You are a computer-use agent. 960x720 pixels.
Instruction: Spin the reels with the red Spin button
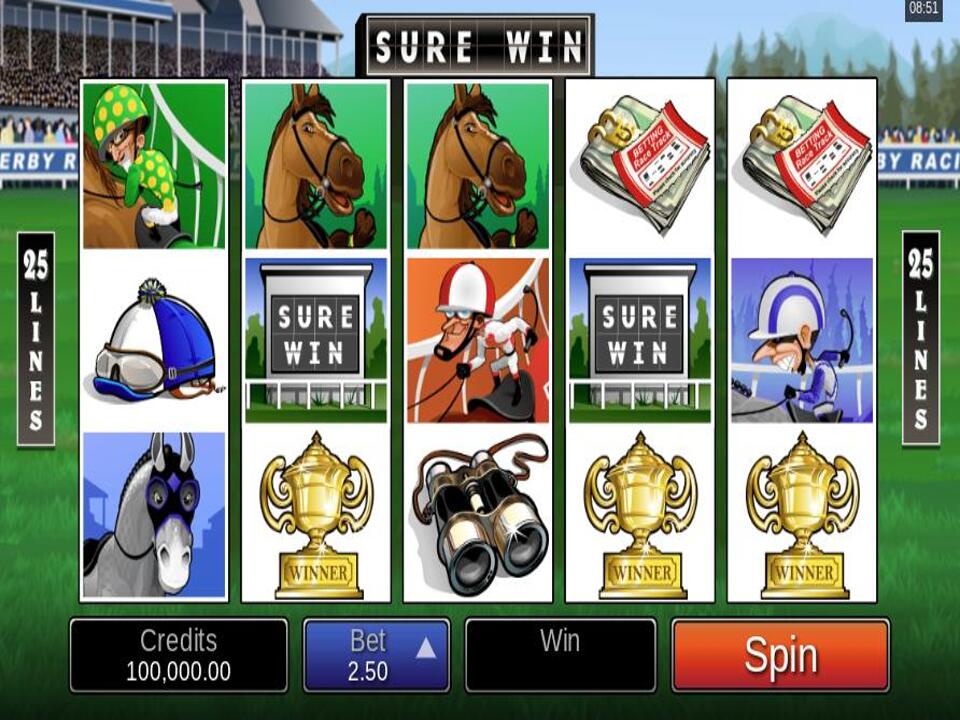point(780,656)
